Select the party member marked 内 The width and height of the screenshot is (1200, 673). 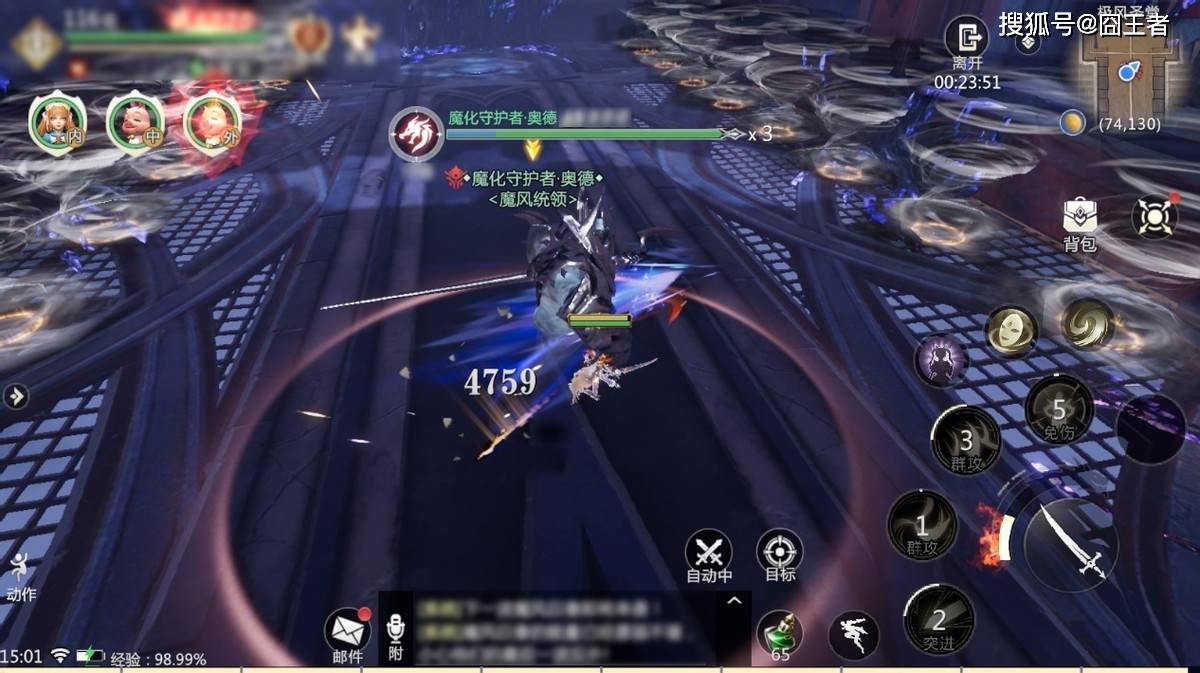click(57, 122)
